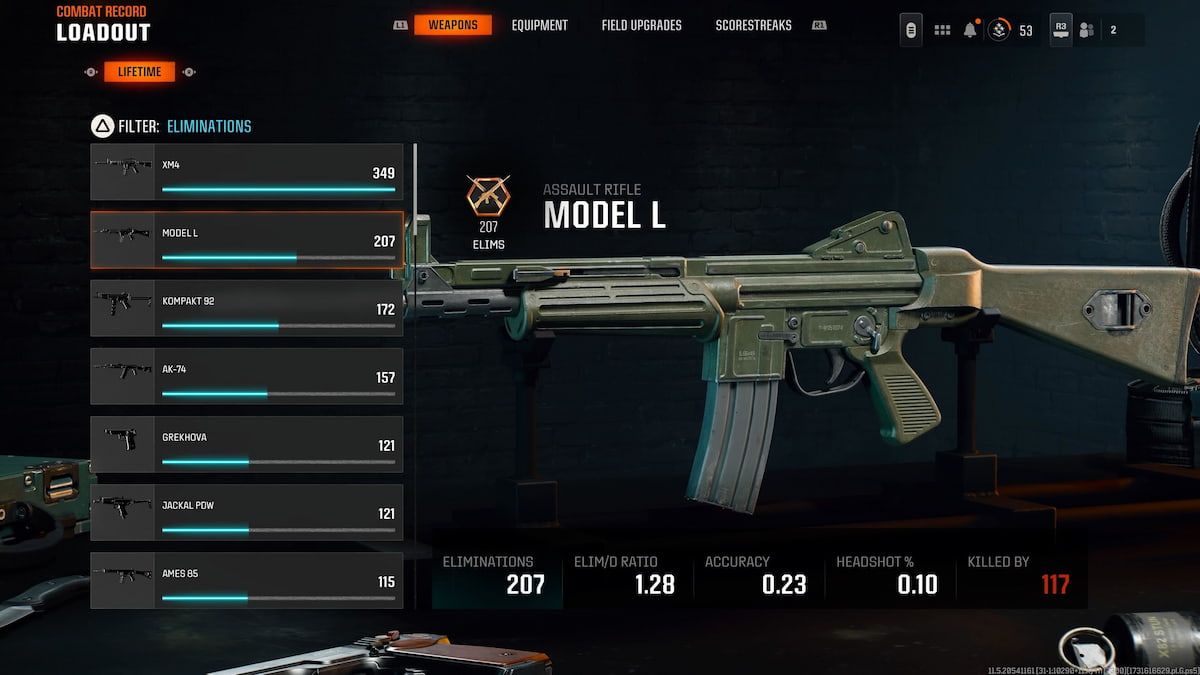Switch to the Scorestreaks tab
This screenshot has height=675, width=1200.
tap(753, 25)
